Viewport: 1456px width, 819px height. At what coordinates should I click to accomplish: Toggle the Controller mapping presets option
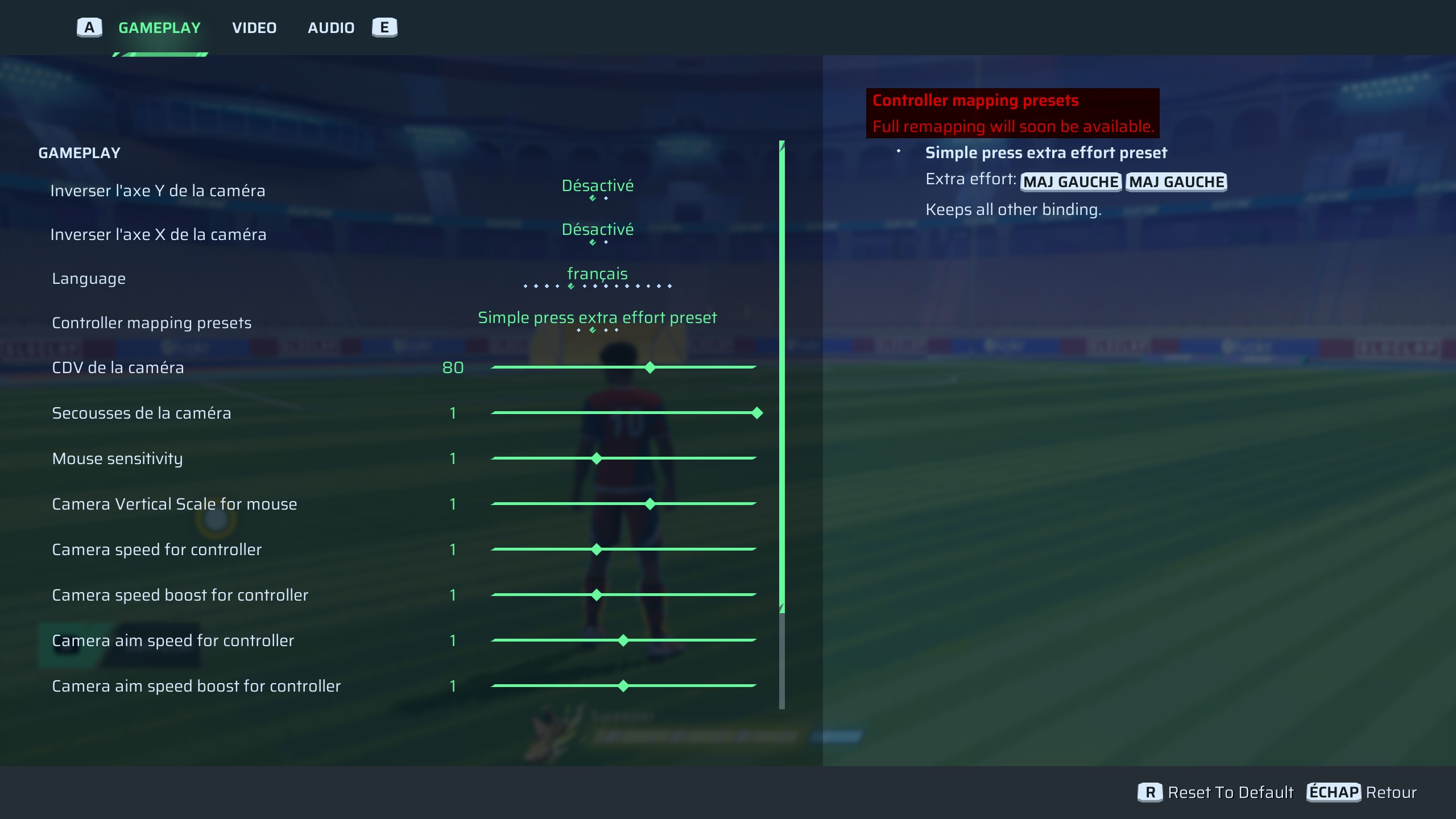coord(597,317)
